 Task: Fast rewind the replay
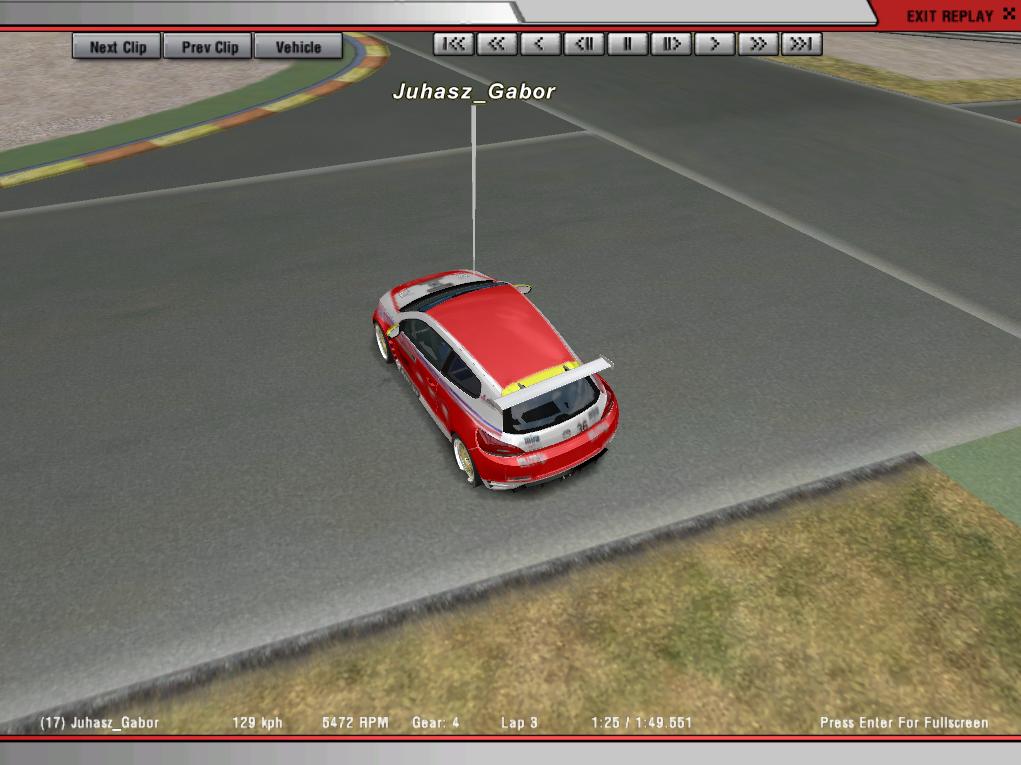(x=497, y=44)
